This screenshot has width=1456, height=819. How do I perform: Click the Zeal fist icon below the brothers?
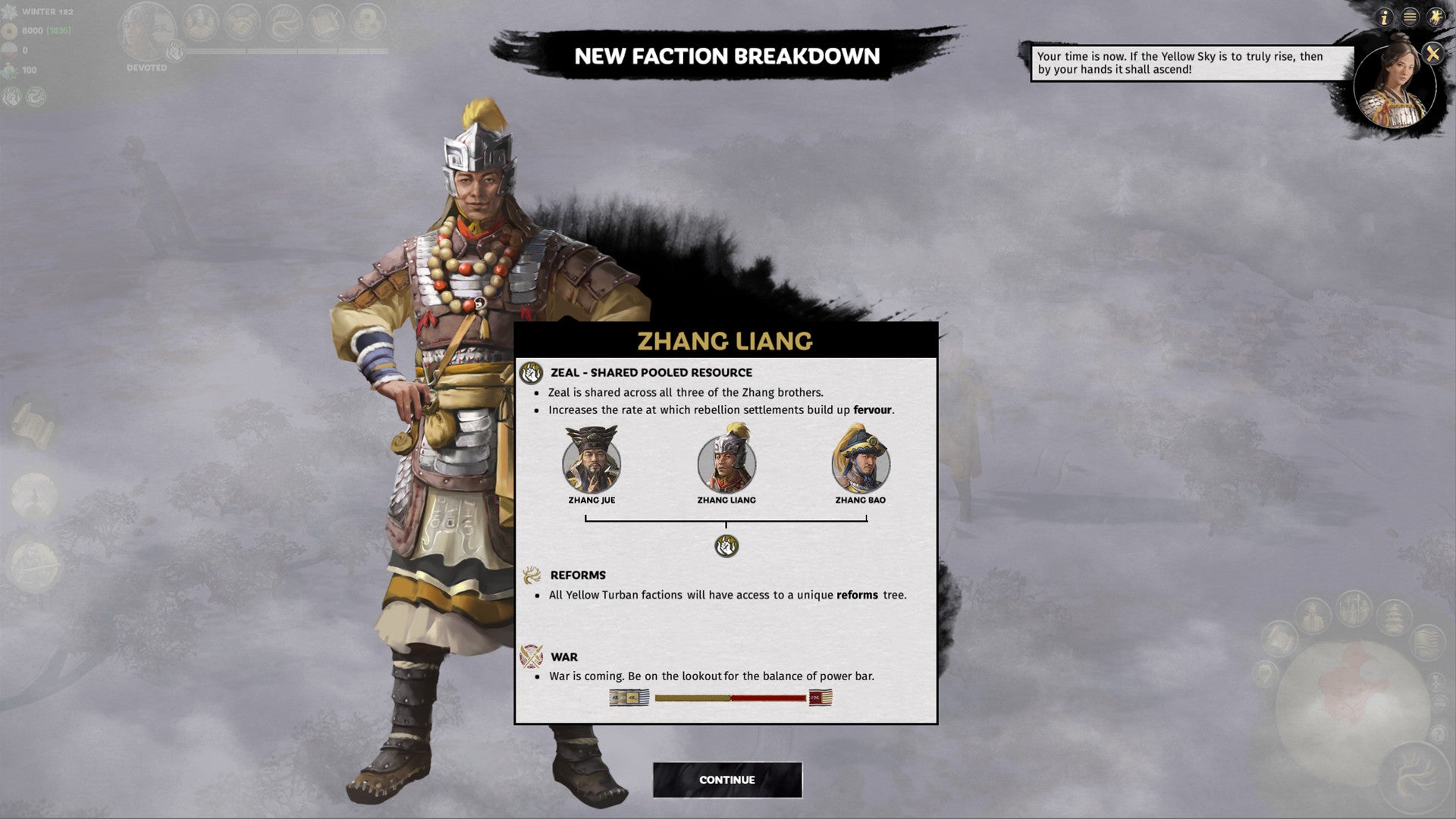pyautogui.click(x=726, y=545)
